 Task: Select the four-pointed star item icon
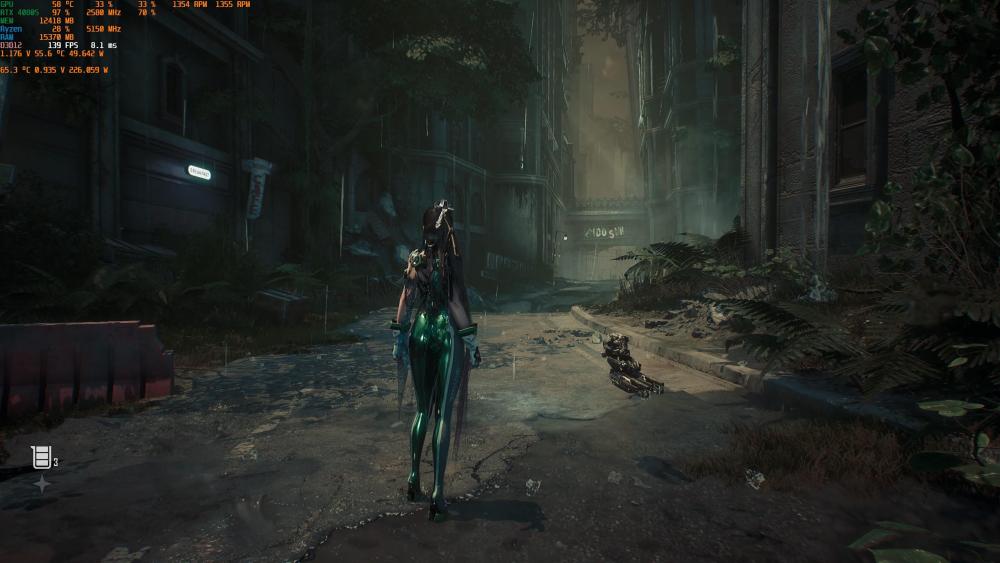(x=42, y=484)
